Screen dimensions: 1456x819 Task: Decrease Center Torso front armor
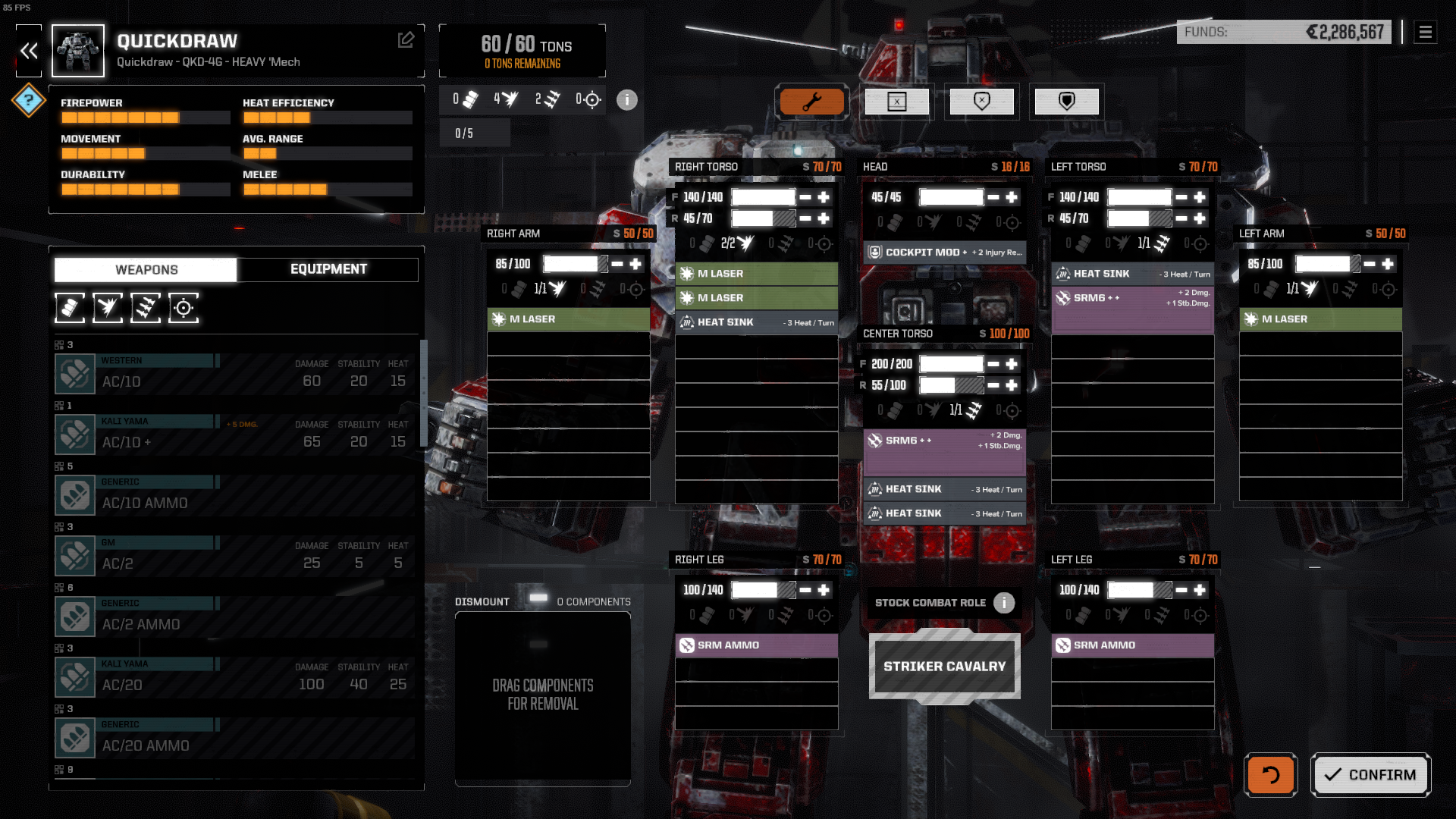point(993,363)
